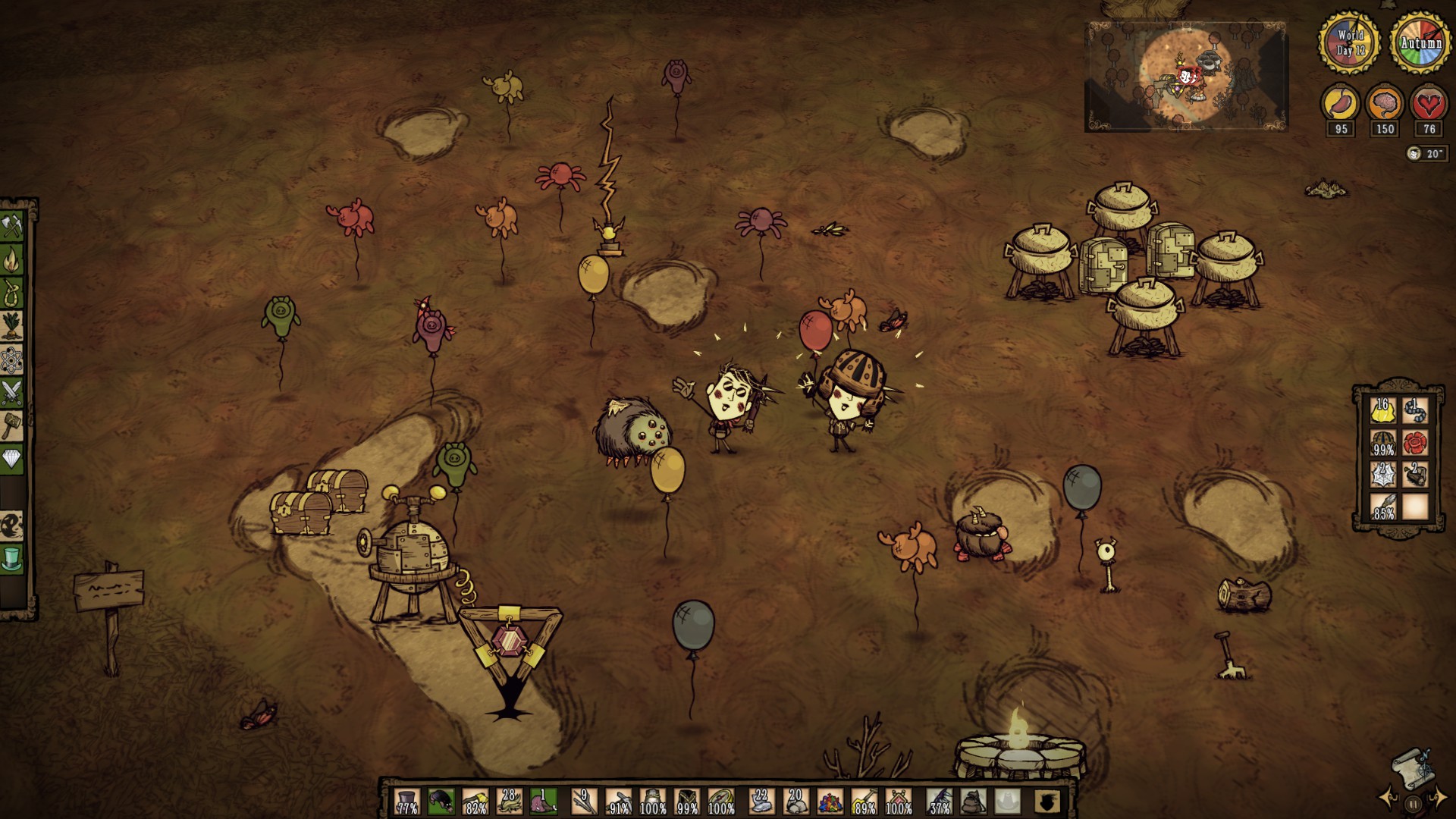The height and width of the screenshot is (819, 1456).
Task: Open the Food farm-plant crafting tab
Action: 13,326
